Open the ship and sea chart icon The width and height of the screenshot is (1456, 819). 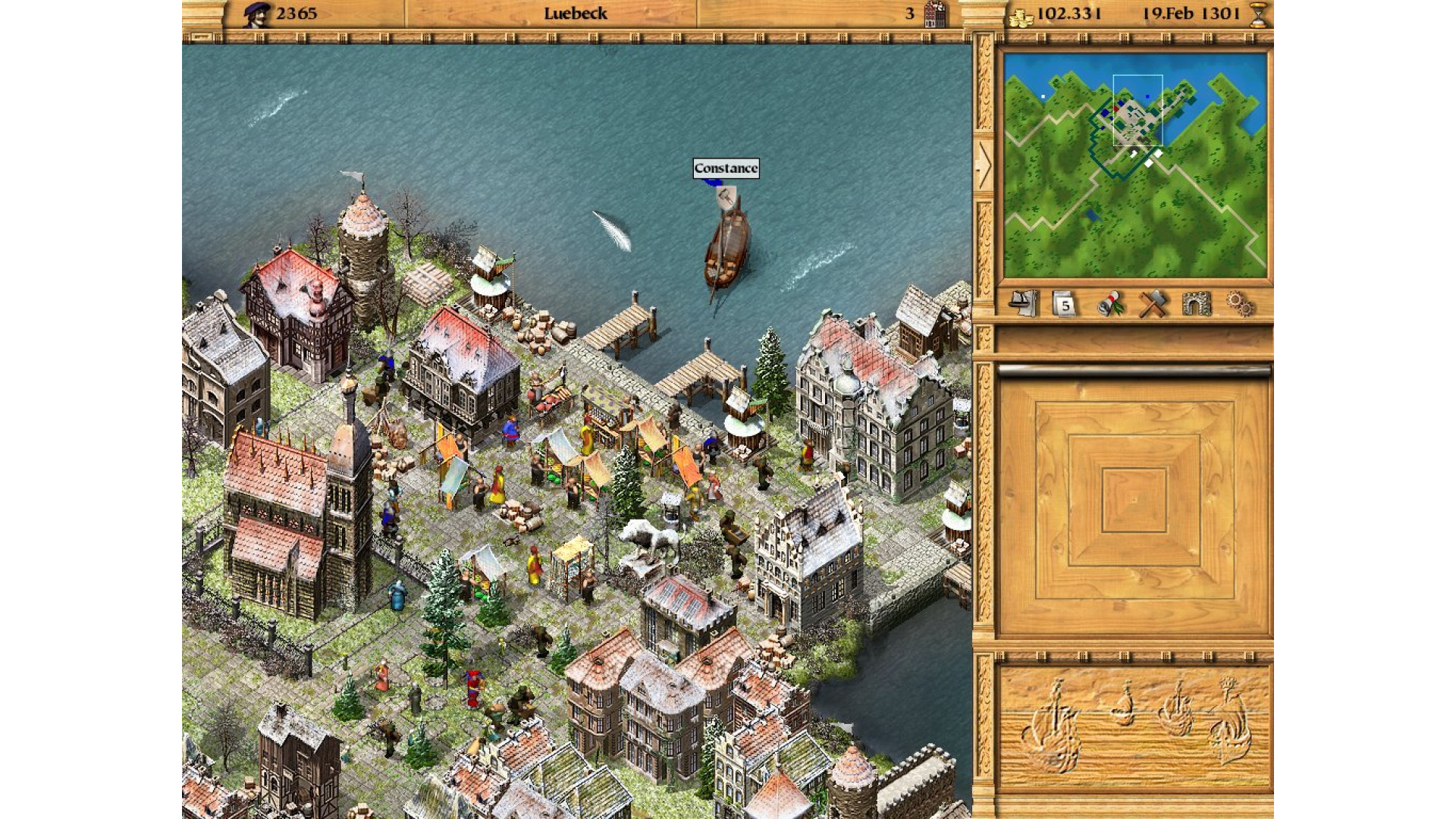pos(1023,304)
